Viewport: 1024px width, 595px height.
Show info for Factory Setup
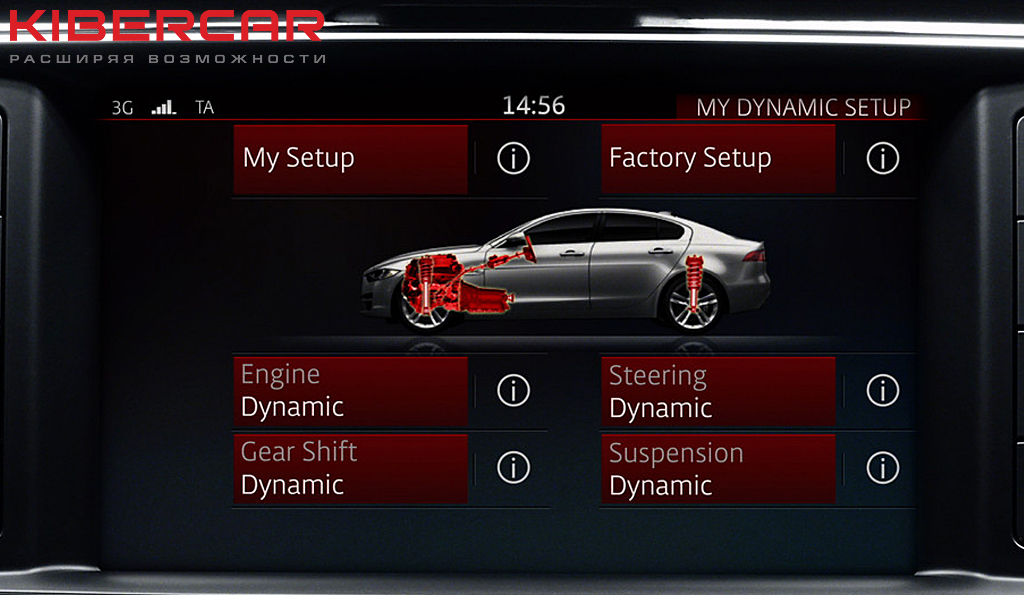point(882,158)
